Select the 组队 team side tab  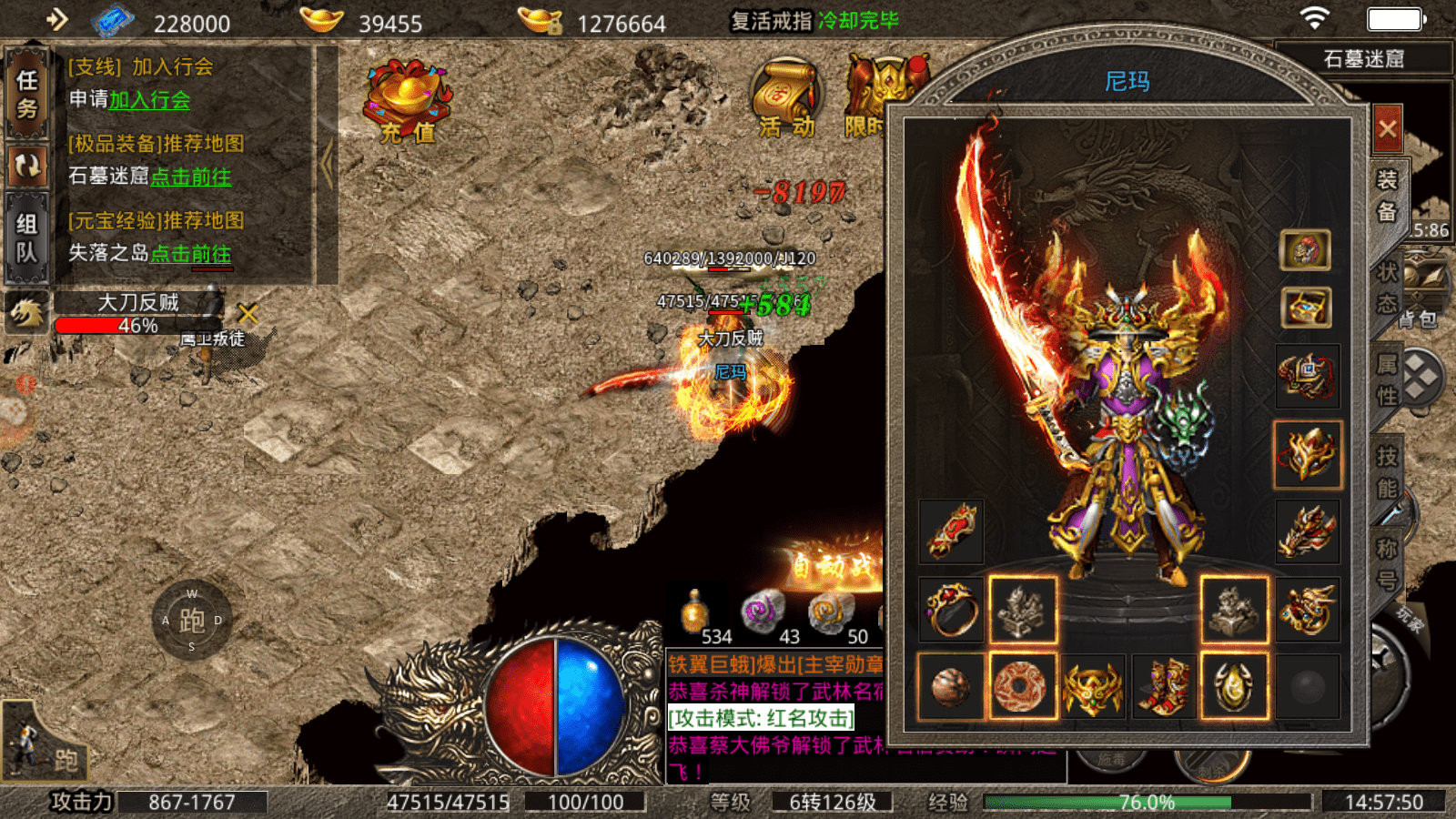(x=26, y=238)
